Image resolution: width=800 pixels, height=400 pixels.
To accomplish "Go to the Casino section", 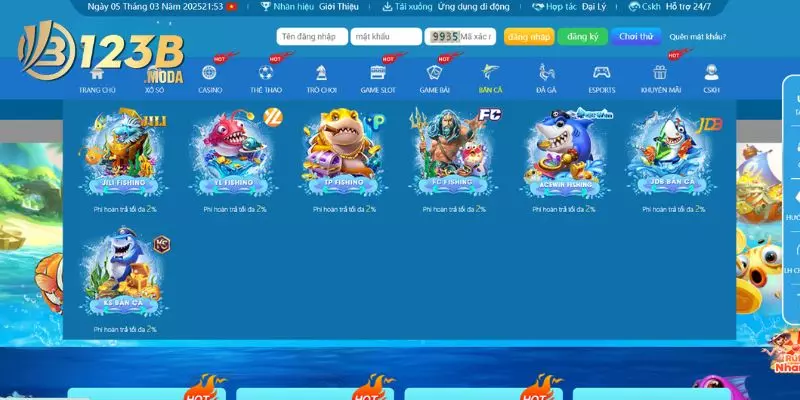I will (x=210, y=78).
